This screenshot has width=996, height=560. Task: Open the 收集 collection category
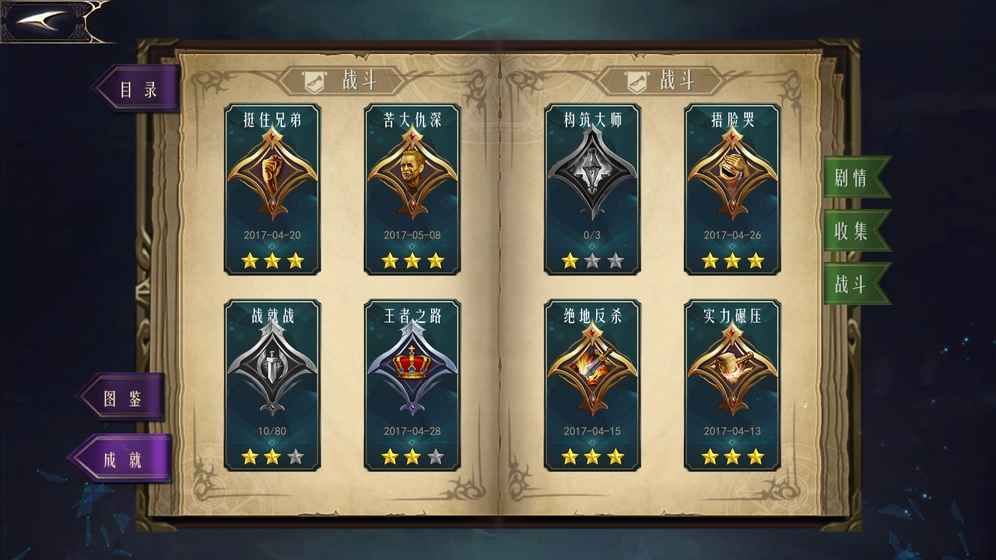(853, 231)
